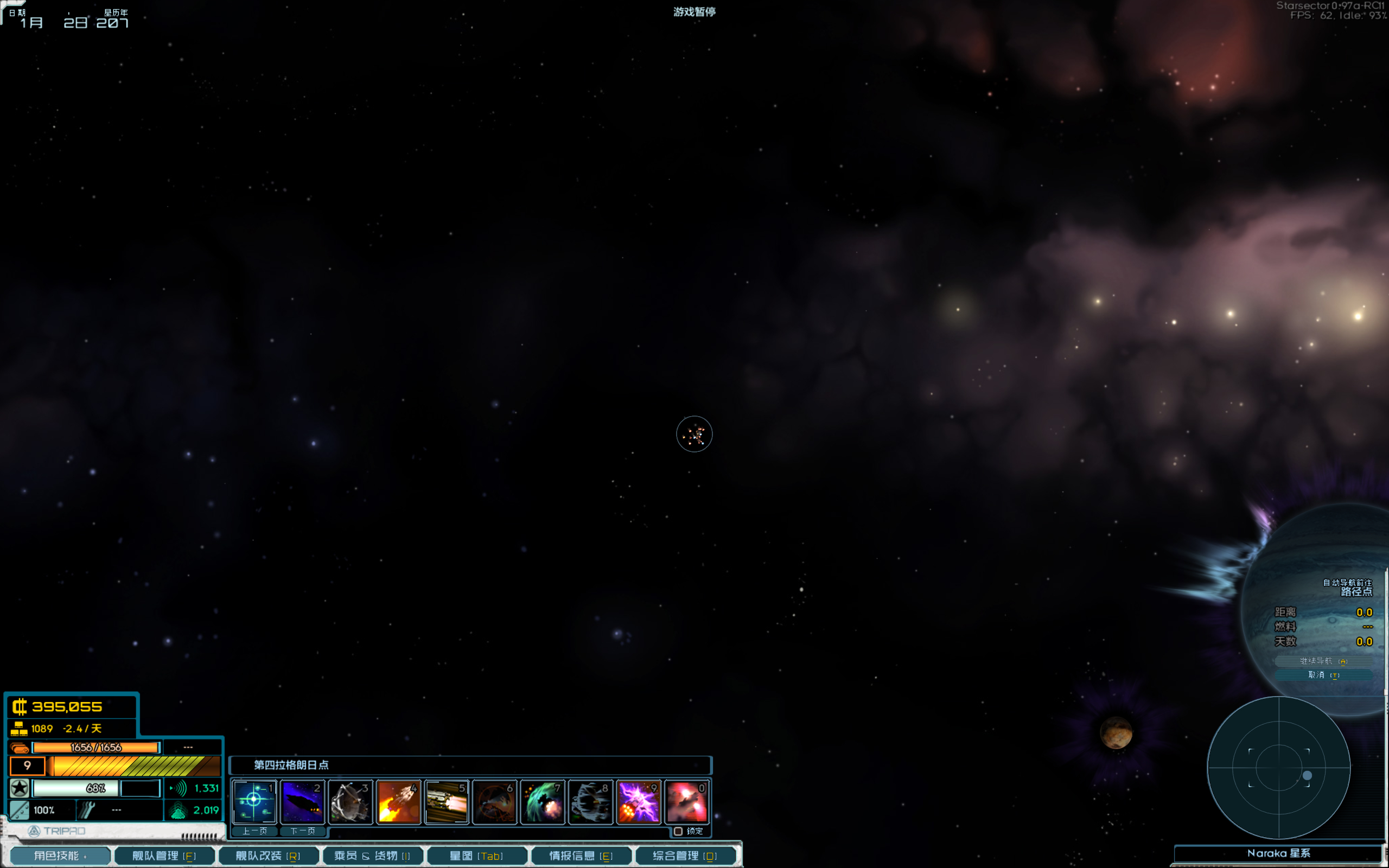The height and width of the screenshot is (868, 1389).
Task: Open the 情报信息 intel screen
Action: pos(581,856)
